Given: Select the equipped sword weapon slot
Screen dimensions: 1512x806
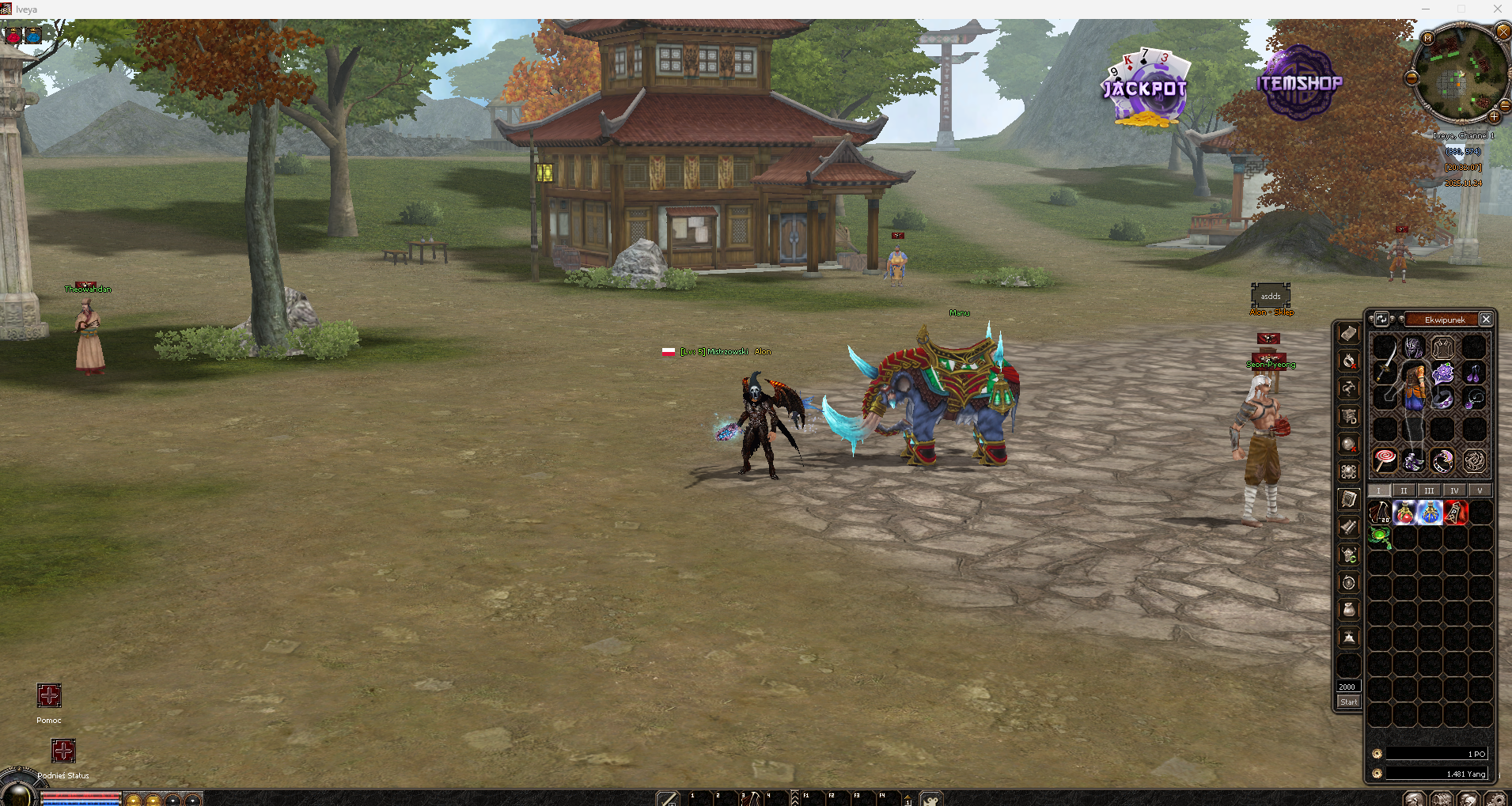Looking at the screenshot, I should pyautogui.click(x=1385, y=365).
